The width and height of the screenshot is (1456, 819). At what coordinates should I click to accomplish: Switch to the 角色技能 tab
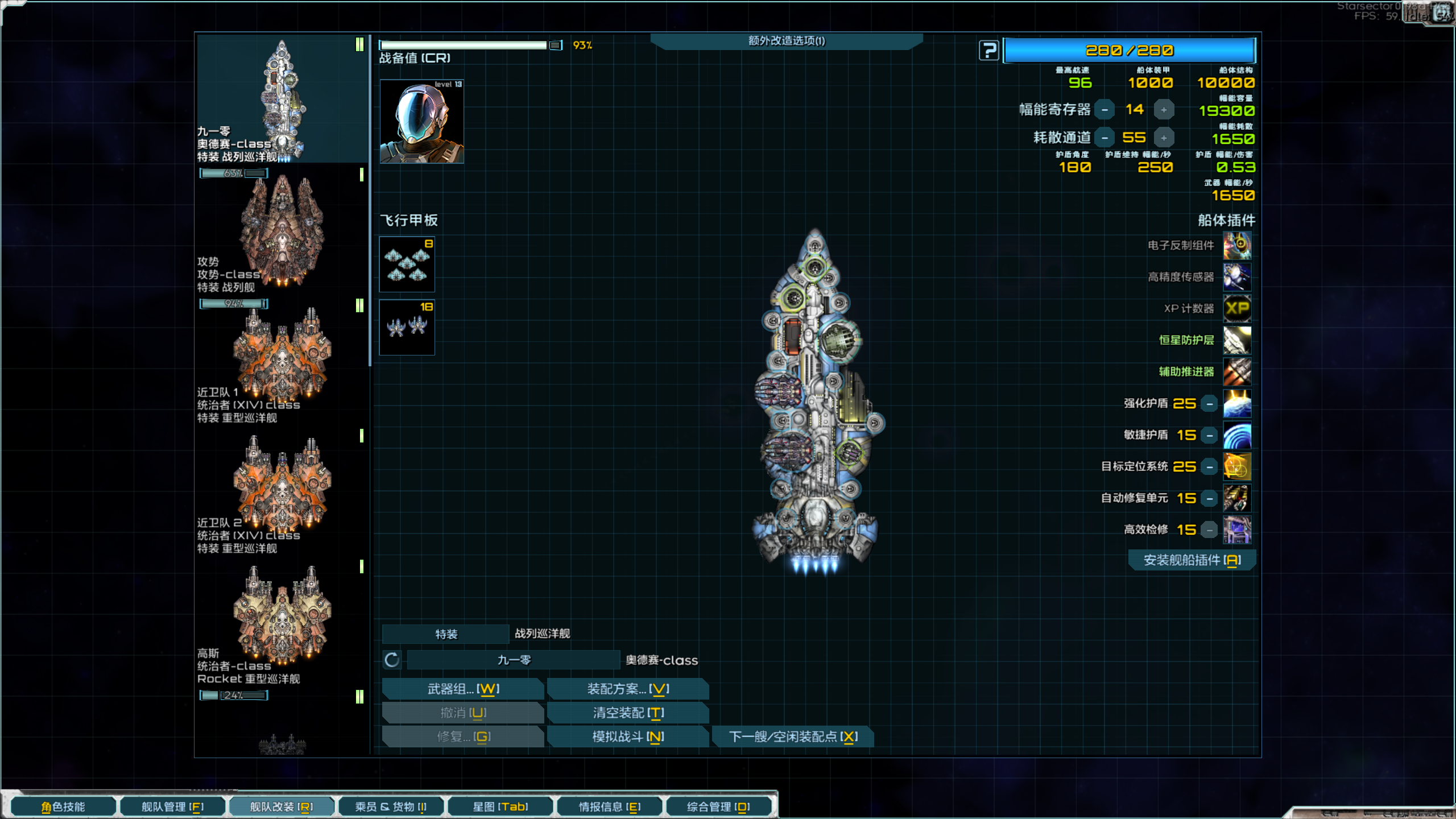[x=63, y=806]
